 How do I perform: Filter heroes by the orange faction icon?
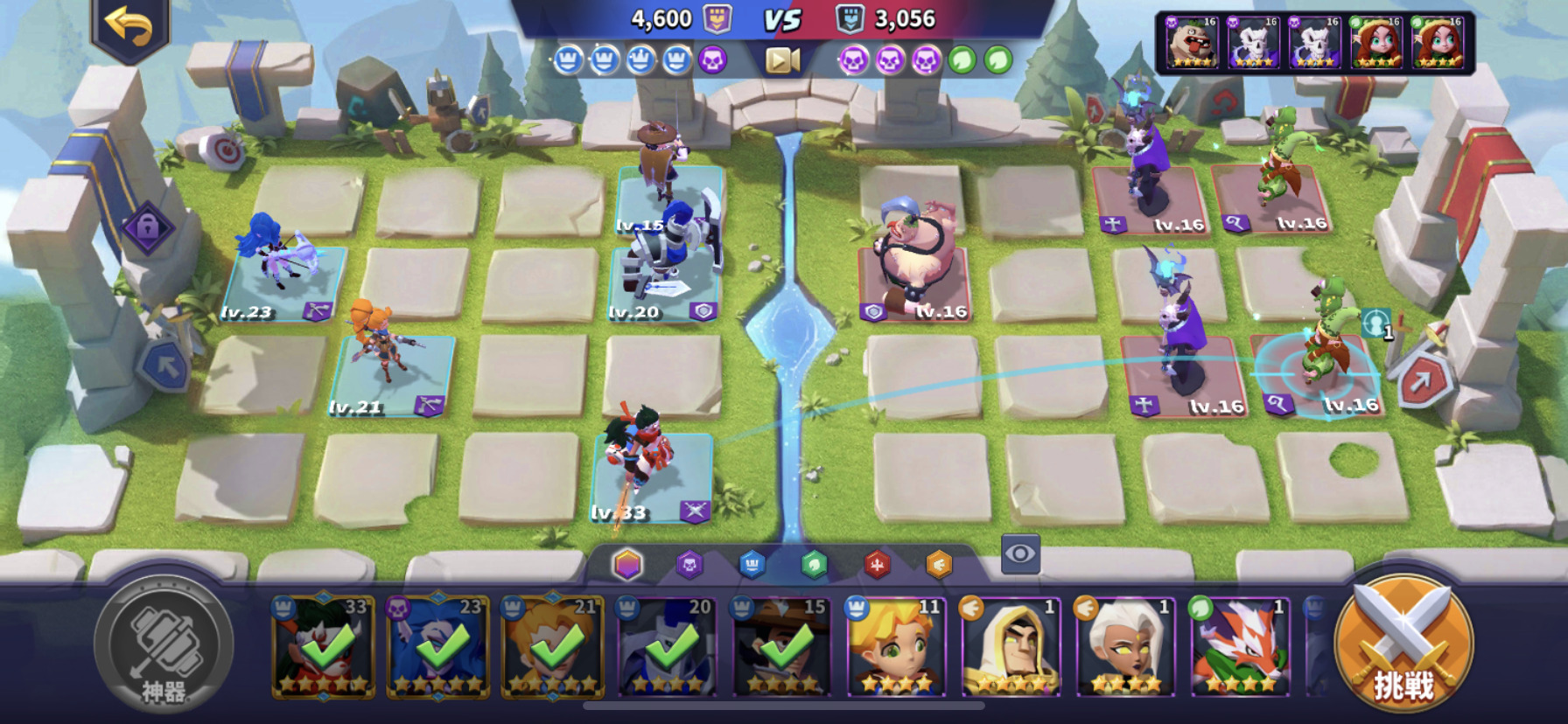939,565
